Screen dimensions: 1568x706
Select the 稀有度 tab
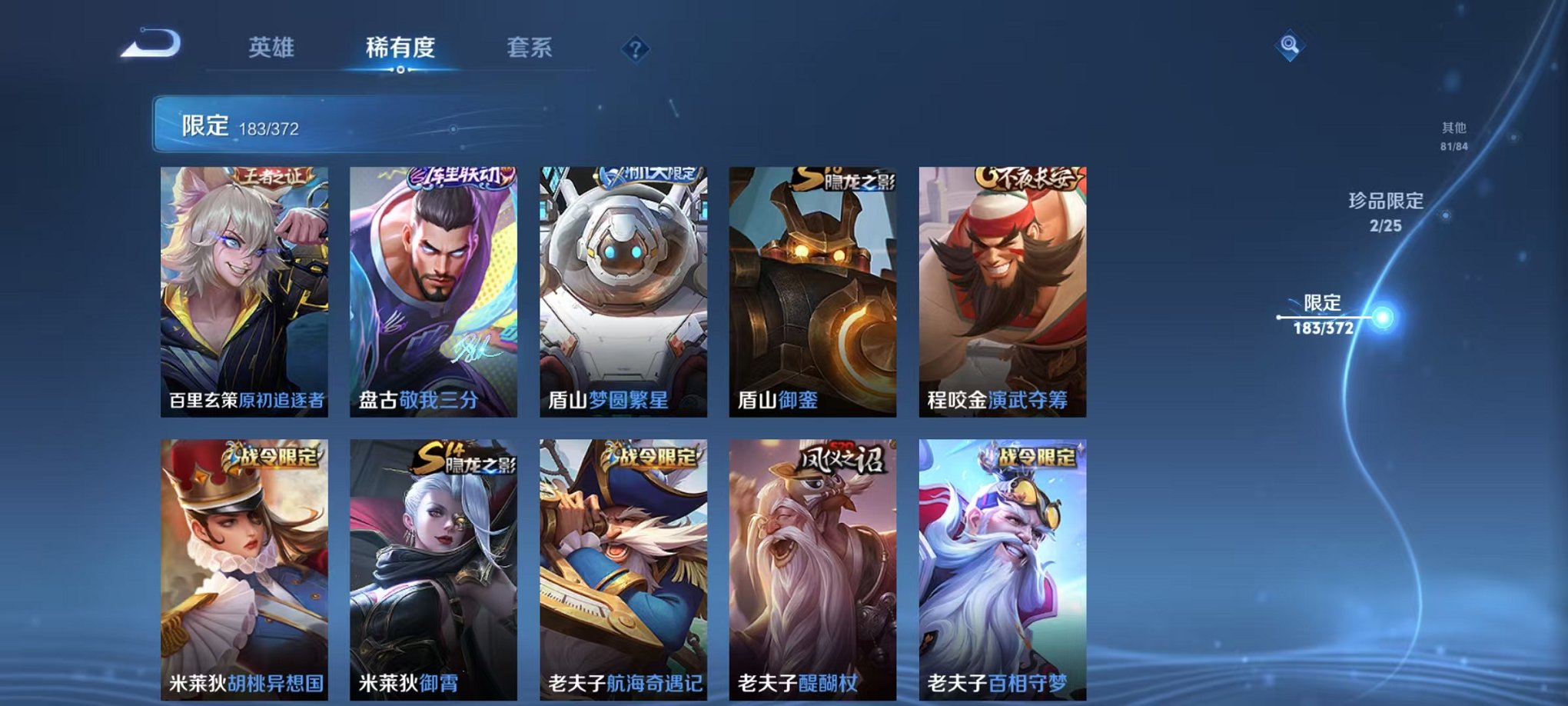coord(400,48)
